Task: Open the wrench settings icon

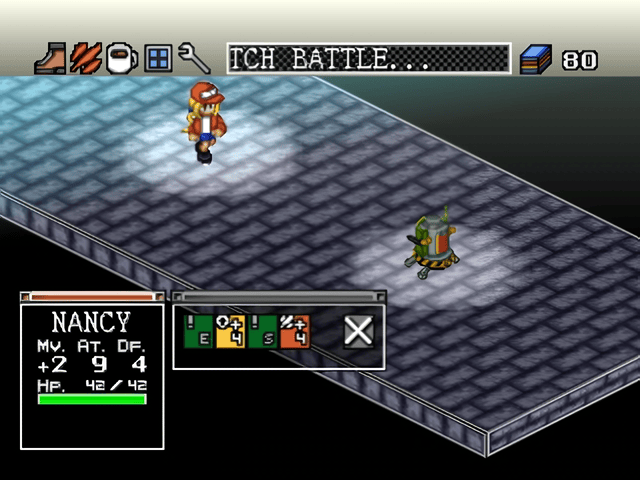Action: (192, 58)
